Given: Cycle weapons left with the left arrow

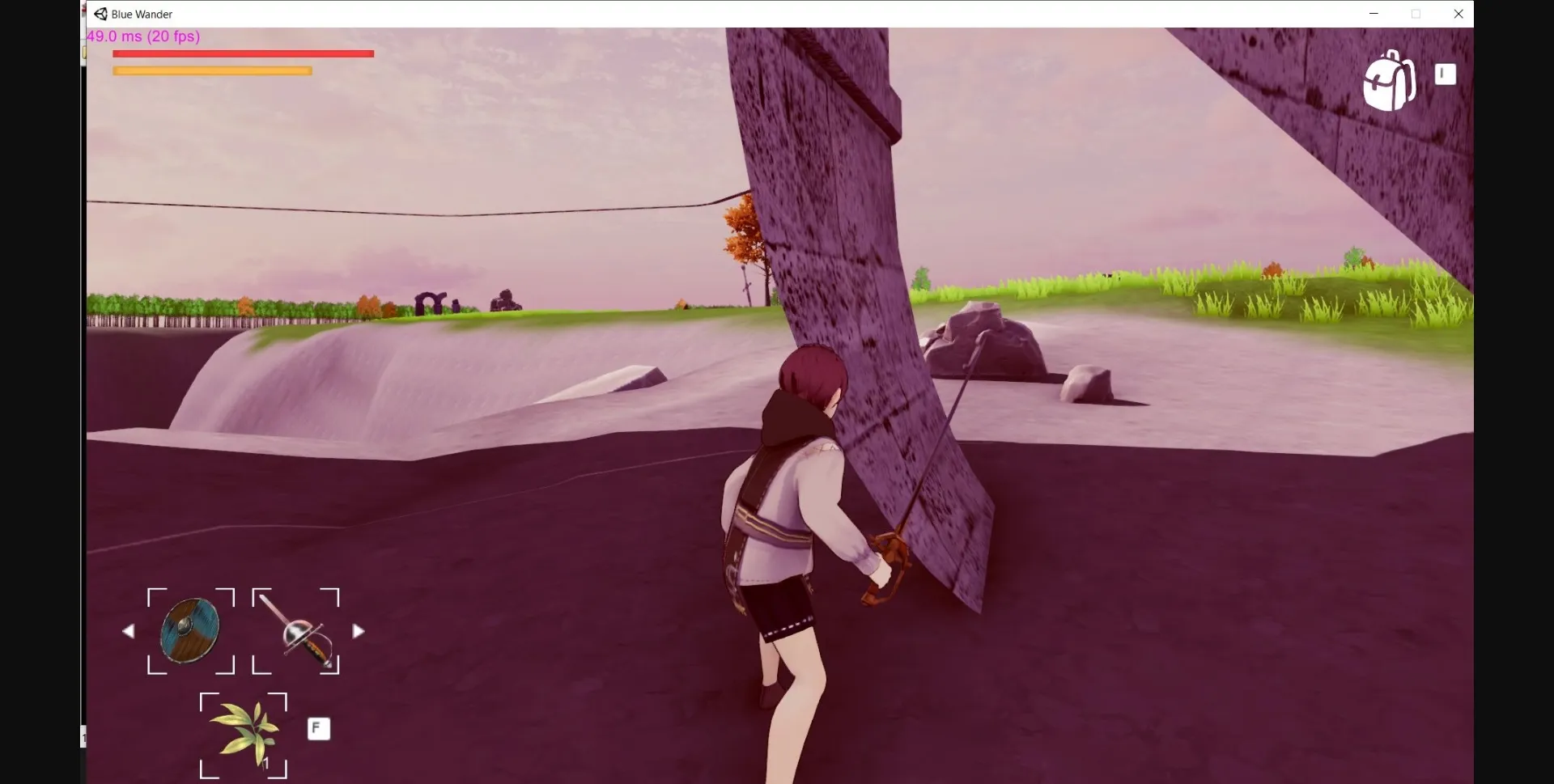Looking at the screenshot, I should [129, 631].
